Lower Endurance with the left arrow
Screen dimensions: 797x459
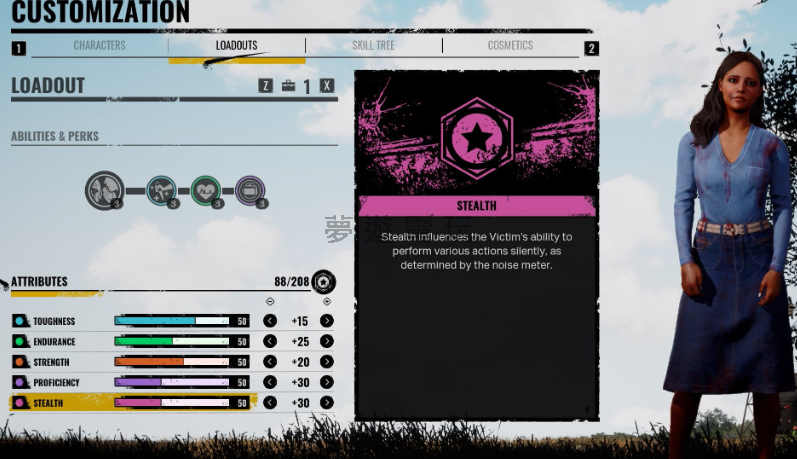point(270,342)
